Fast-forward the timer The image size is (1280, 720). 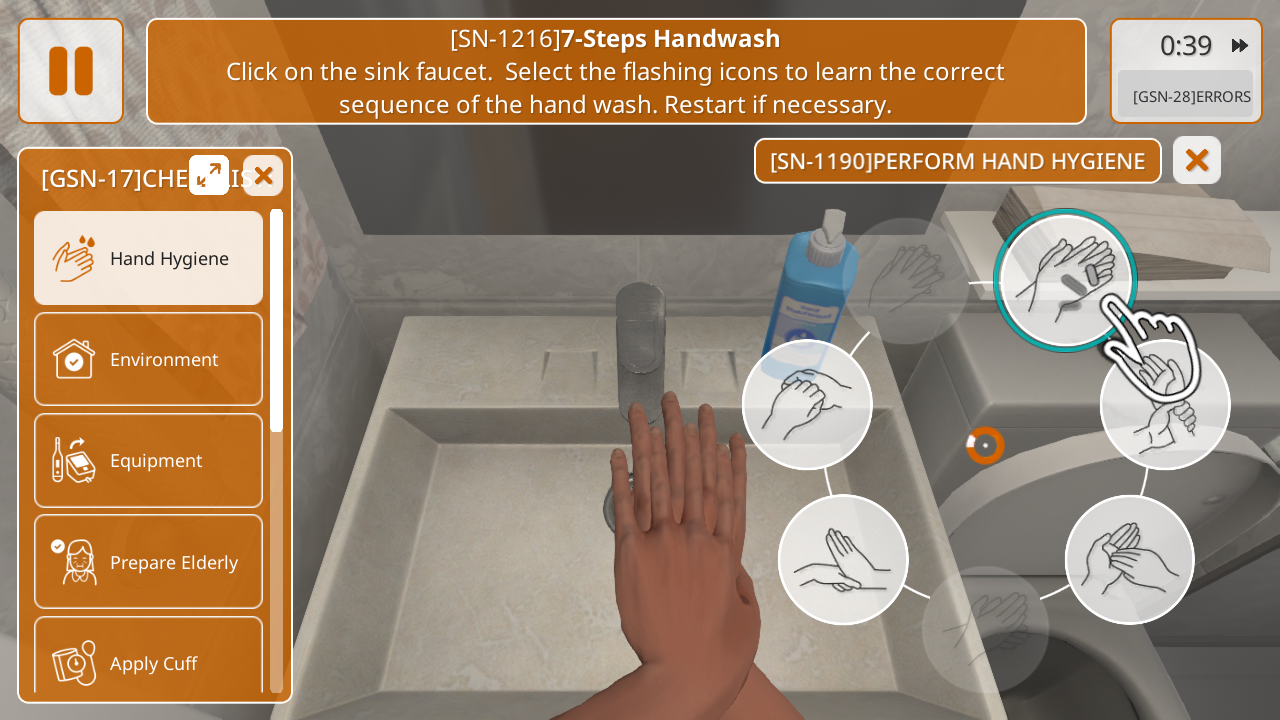(x=1240, y=45)
